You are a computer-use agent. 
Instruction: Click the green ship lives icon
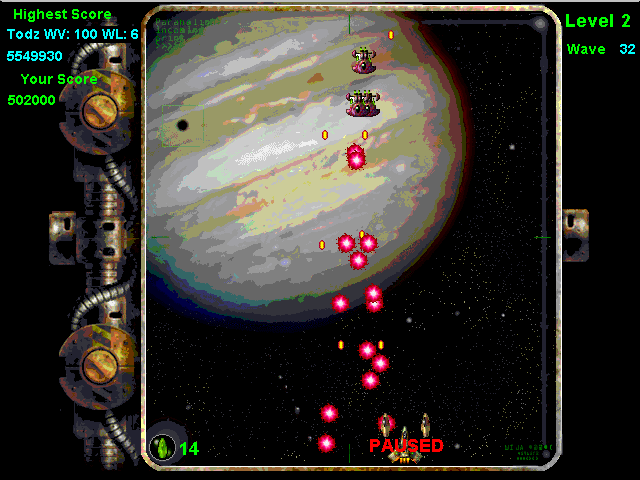(x=162, y=447)
